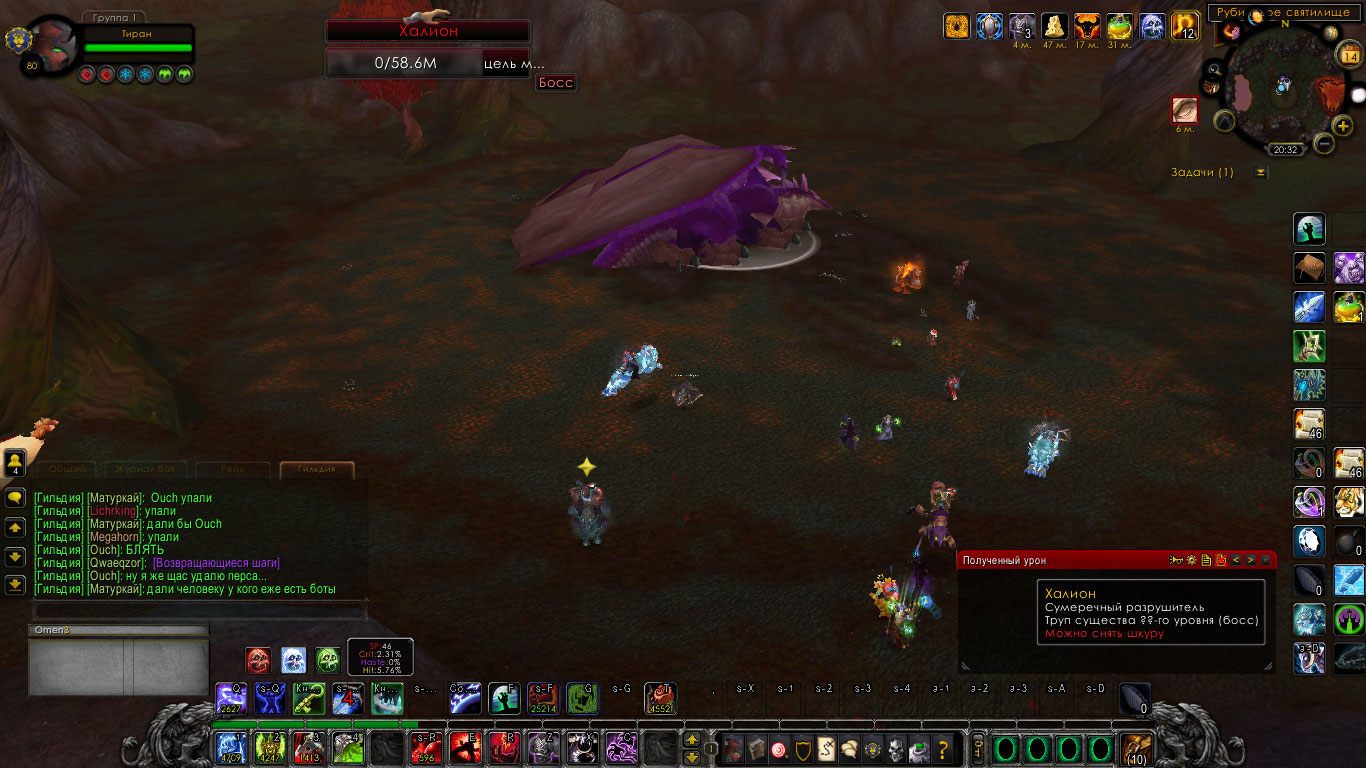The image size is (1366, 768).
Task: Open the calendar button showing 14
Action: [x=1350, y=57]
